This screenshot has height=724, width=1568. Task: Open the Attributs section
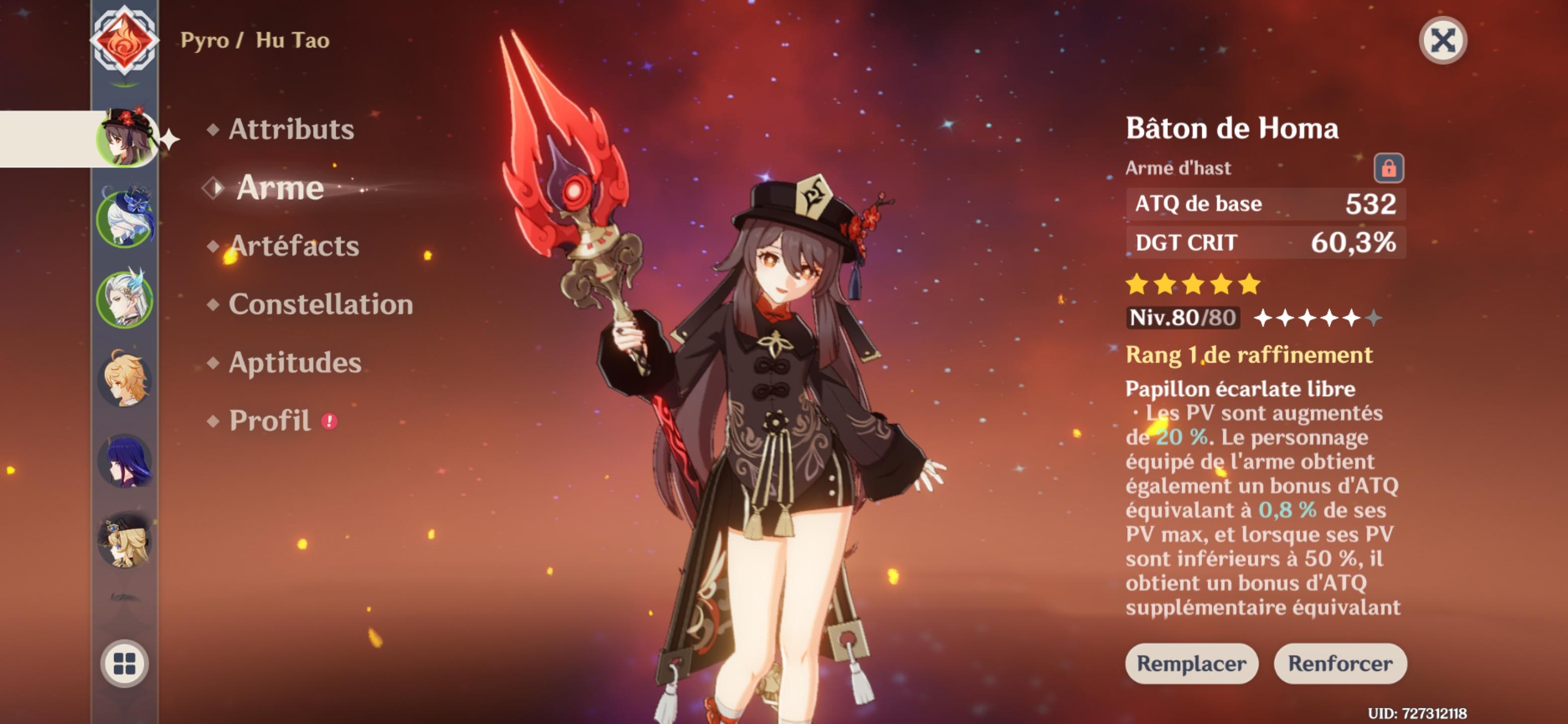[x=290, y=129]
